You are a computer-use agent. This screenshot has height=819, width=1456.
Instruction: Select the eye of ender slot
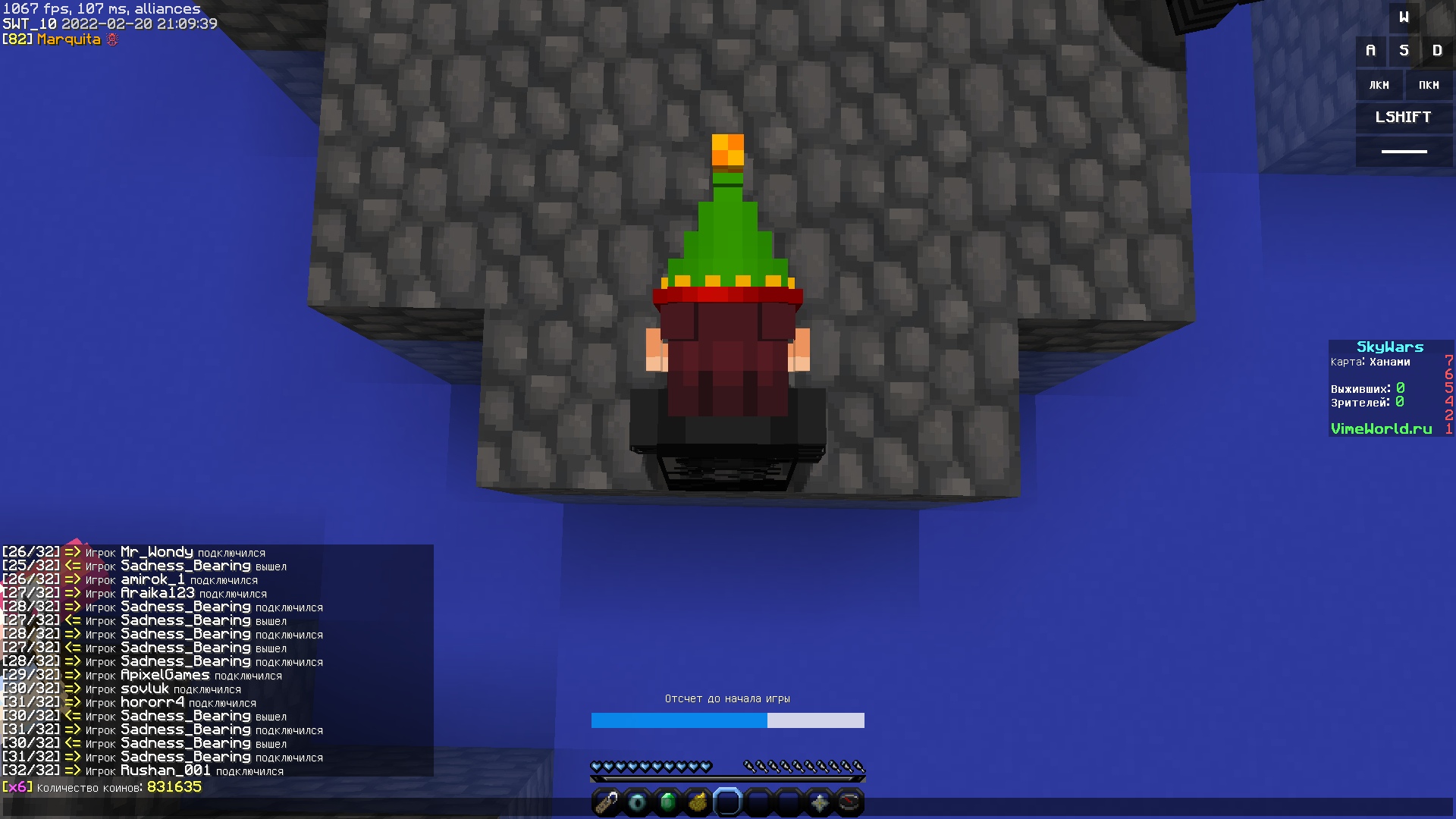(x=637, y=802)
